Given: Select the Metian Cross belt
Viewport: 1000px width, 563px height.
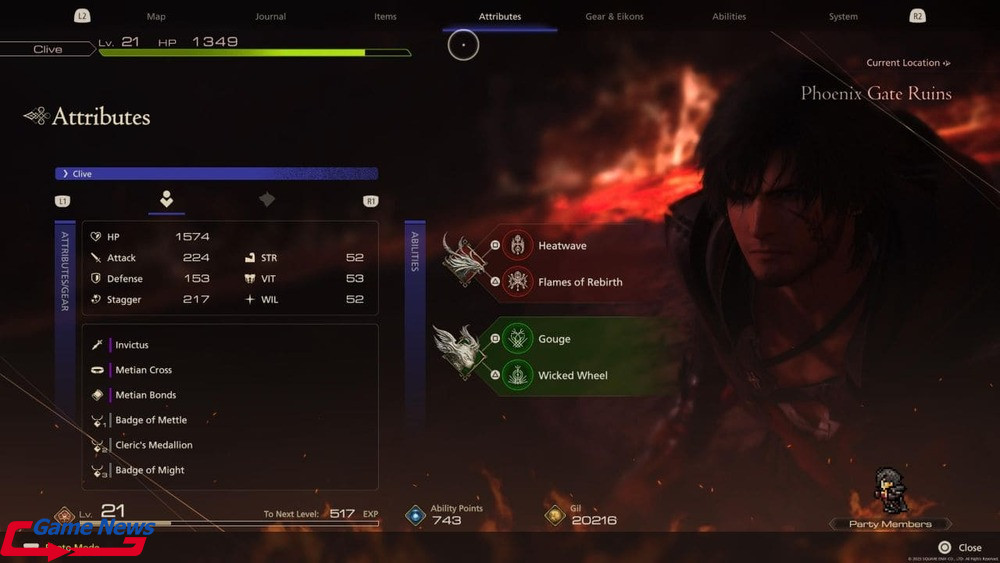Looking at the screenshot, I should click(x=143, y=370).
